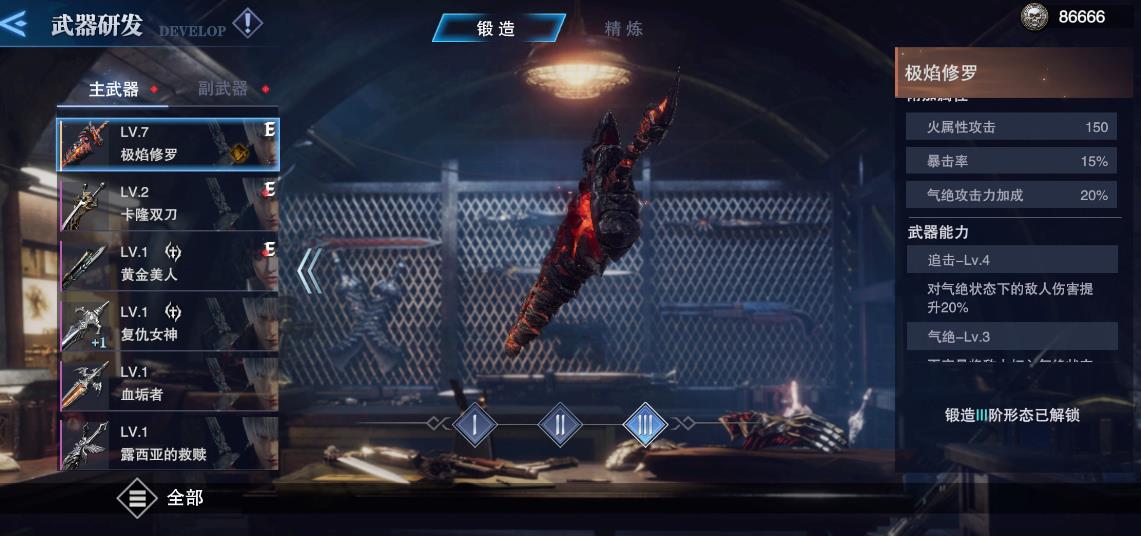This screenshot has height=536, width=1141.
Task: Collapse the weapon list with the double-chevron arrow
Action: pos(310,270)
